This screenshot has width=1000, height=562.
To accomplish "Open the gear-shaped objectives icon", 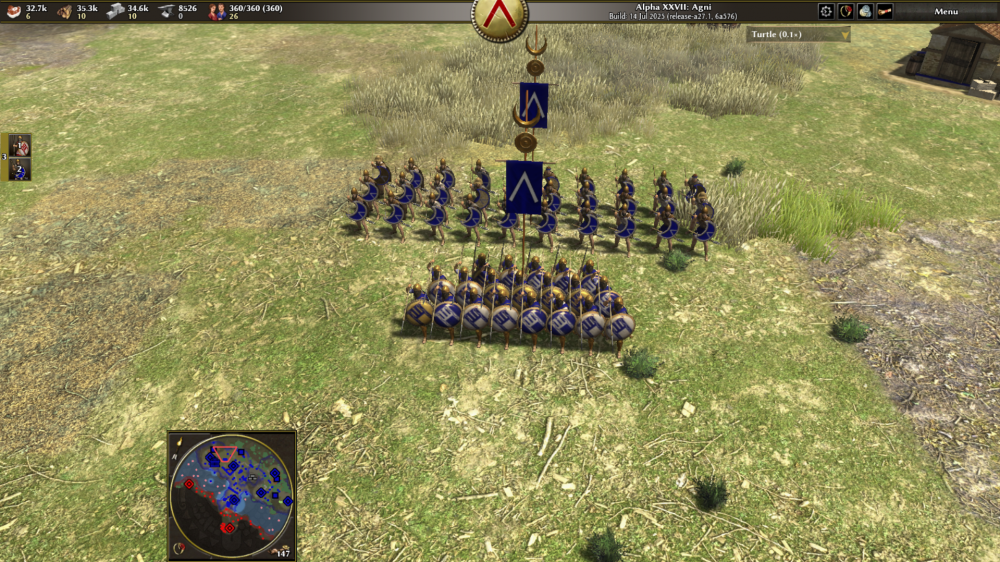I will point(826,11).
